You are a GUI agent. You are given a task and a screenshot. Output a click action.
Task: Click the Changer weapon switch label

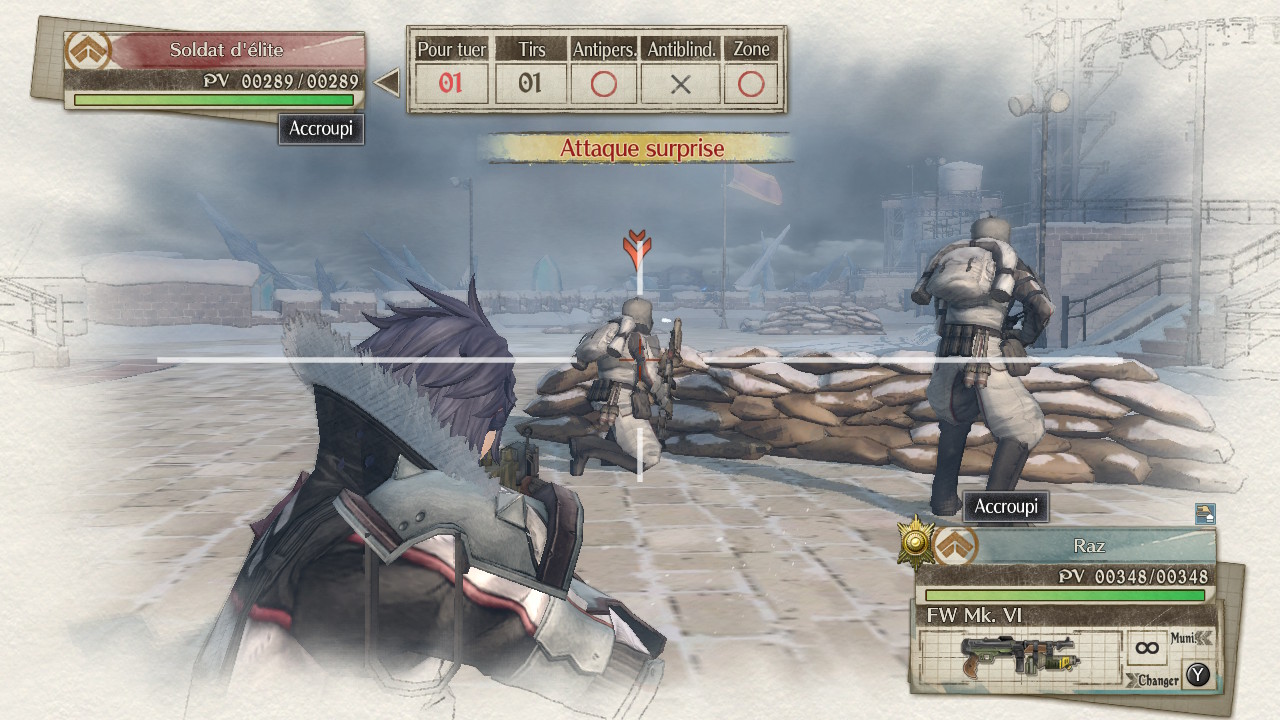click(x=1155, y=680)
